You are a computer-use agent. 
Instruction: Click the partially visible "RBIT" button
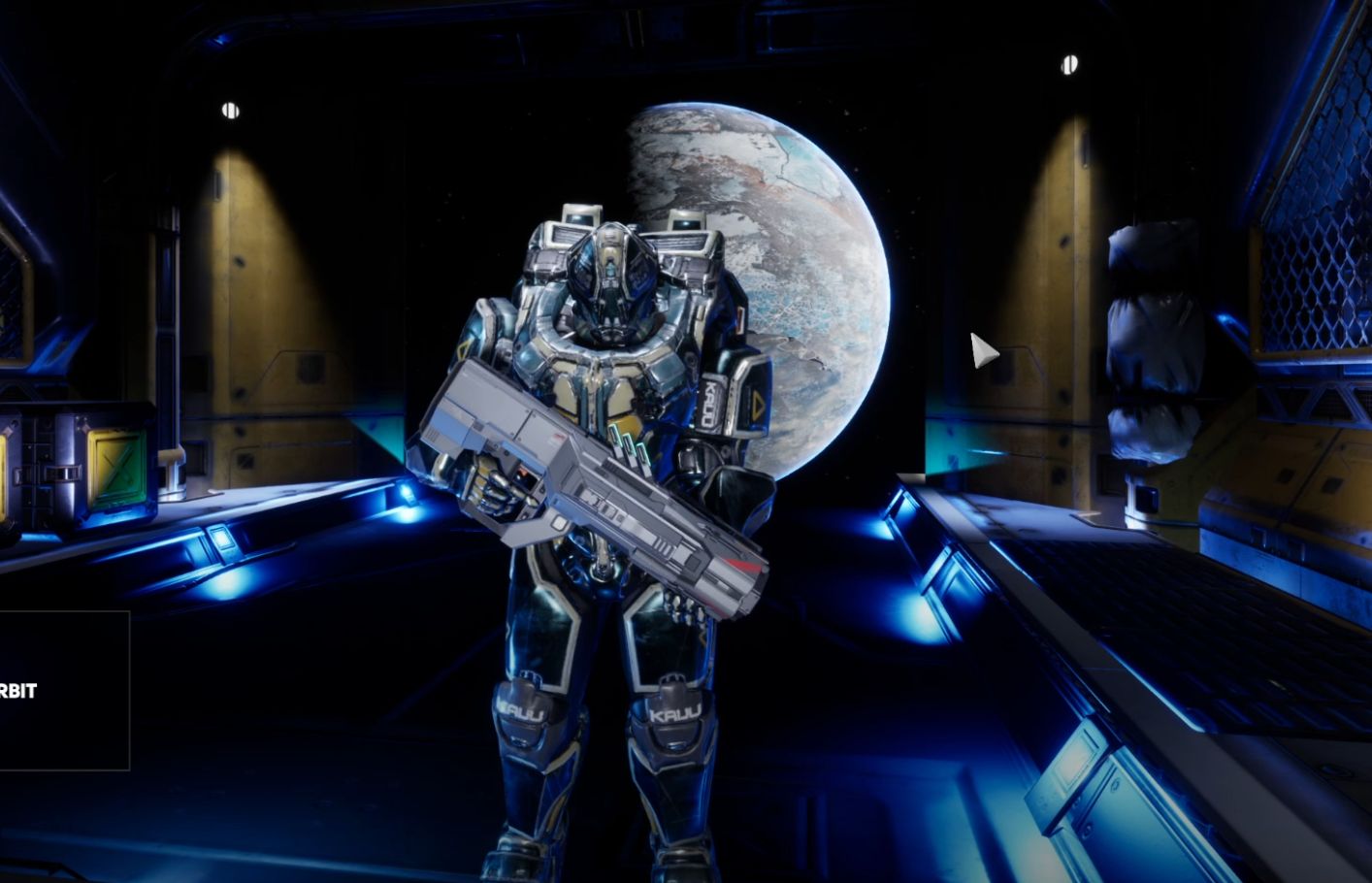tap(60, 691)
